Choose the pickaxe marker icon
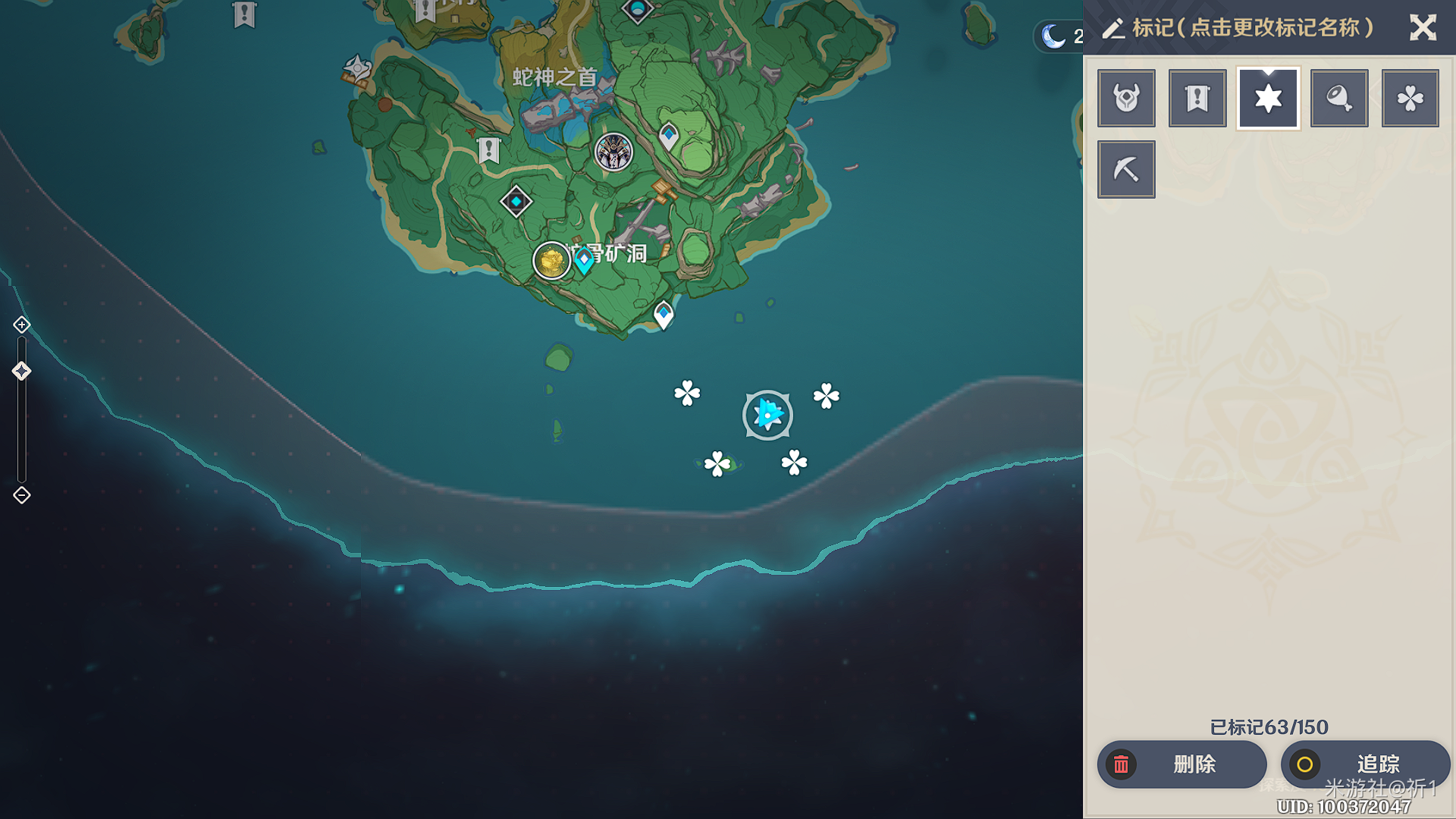 coord(1126,169)
